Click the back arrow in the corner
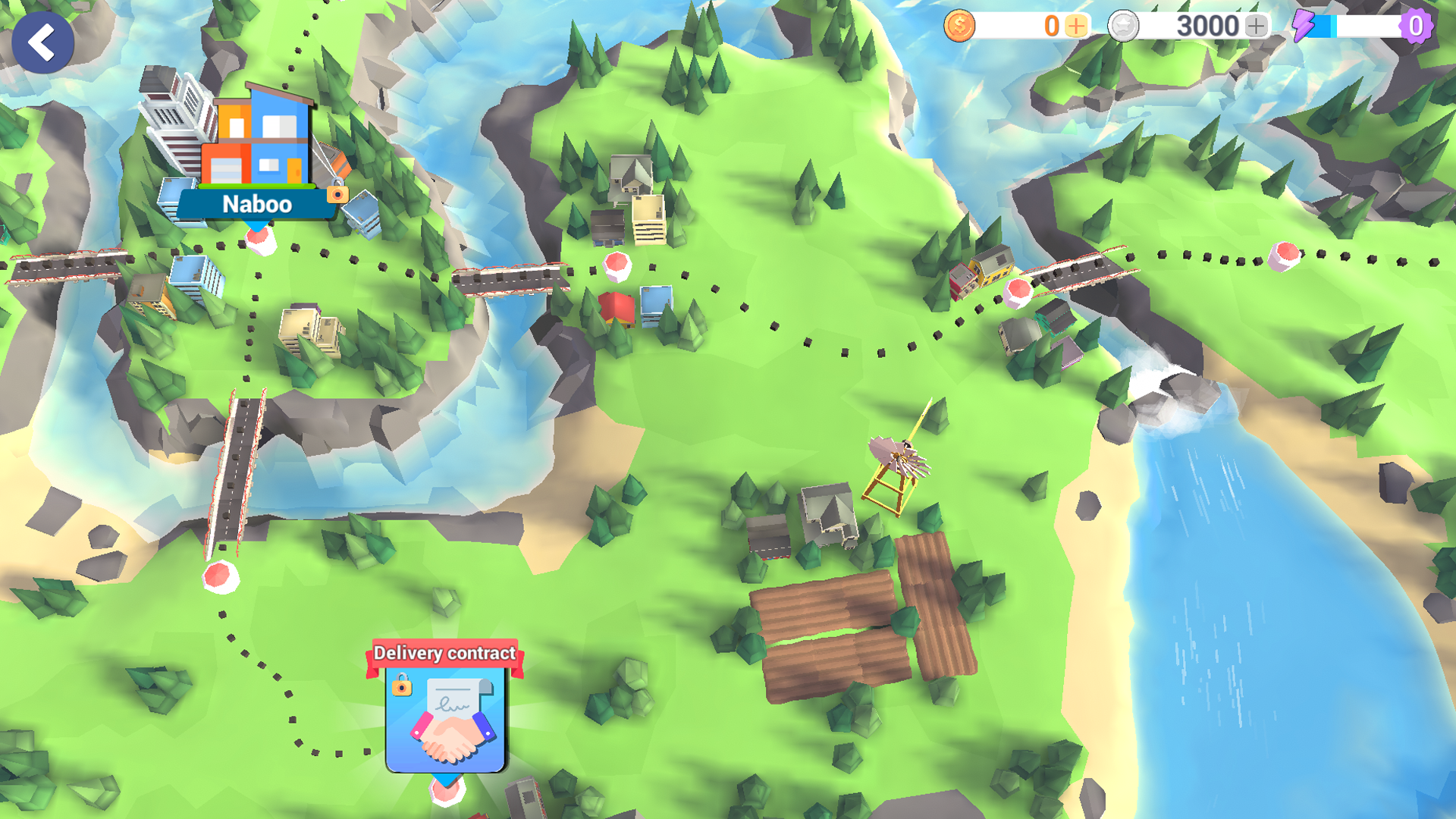This screenshot has height=819, width=1456. 42,42
